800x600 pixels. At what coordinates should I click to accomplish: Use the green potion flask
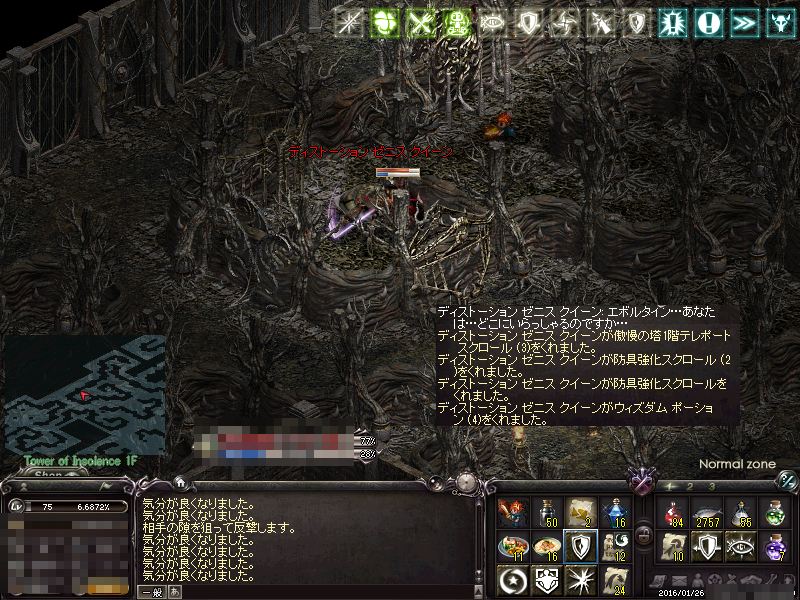tap(775, 512)
